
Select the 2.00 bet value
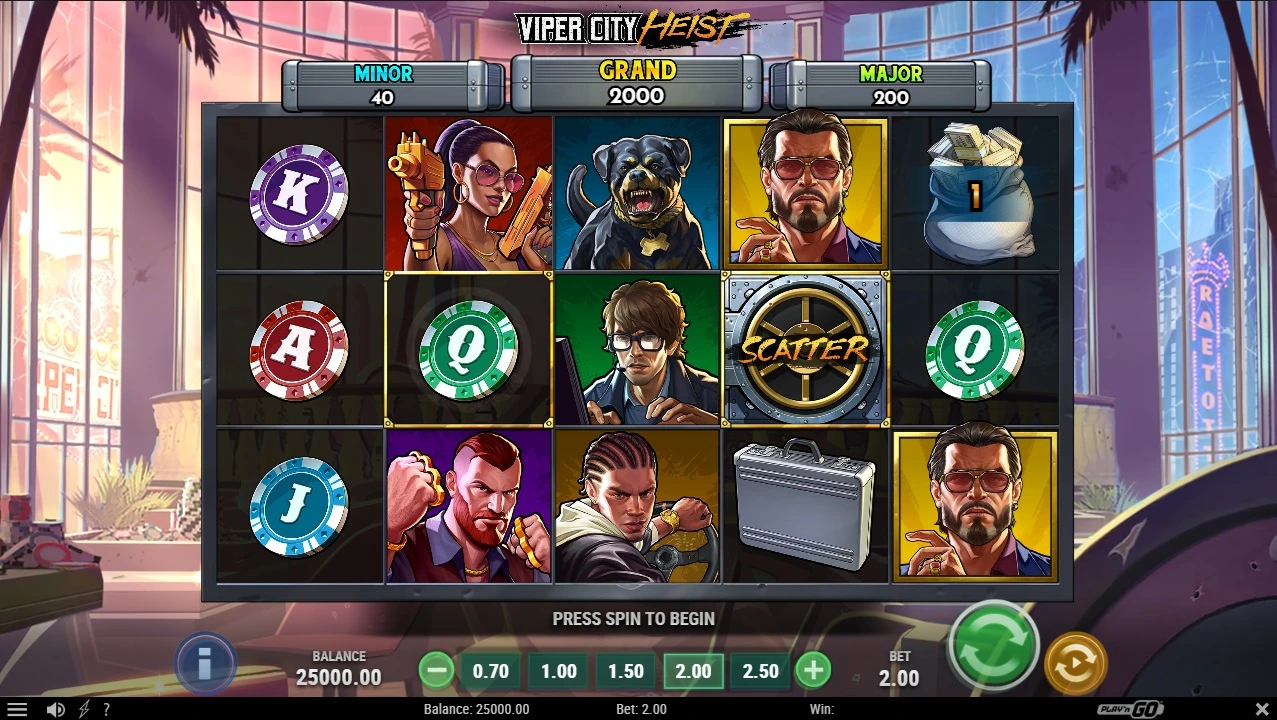[x=694, y=671]
